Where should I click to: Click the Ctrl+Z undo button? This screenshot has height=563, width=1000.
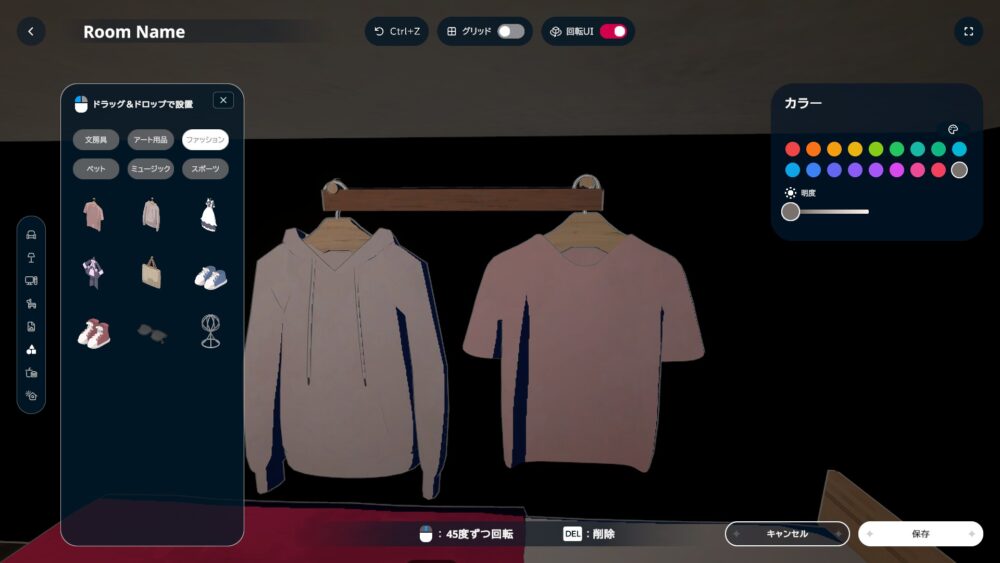click(x=396, y=32)
